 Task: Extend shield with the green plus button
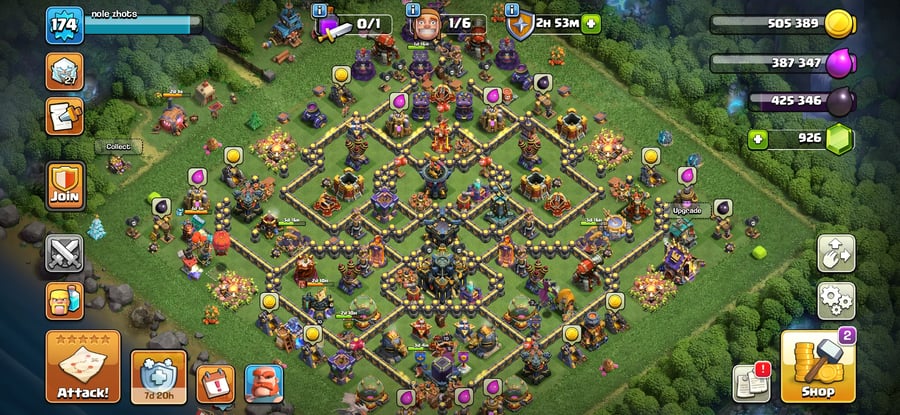point(591,23)
